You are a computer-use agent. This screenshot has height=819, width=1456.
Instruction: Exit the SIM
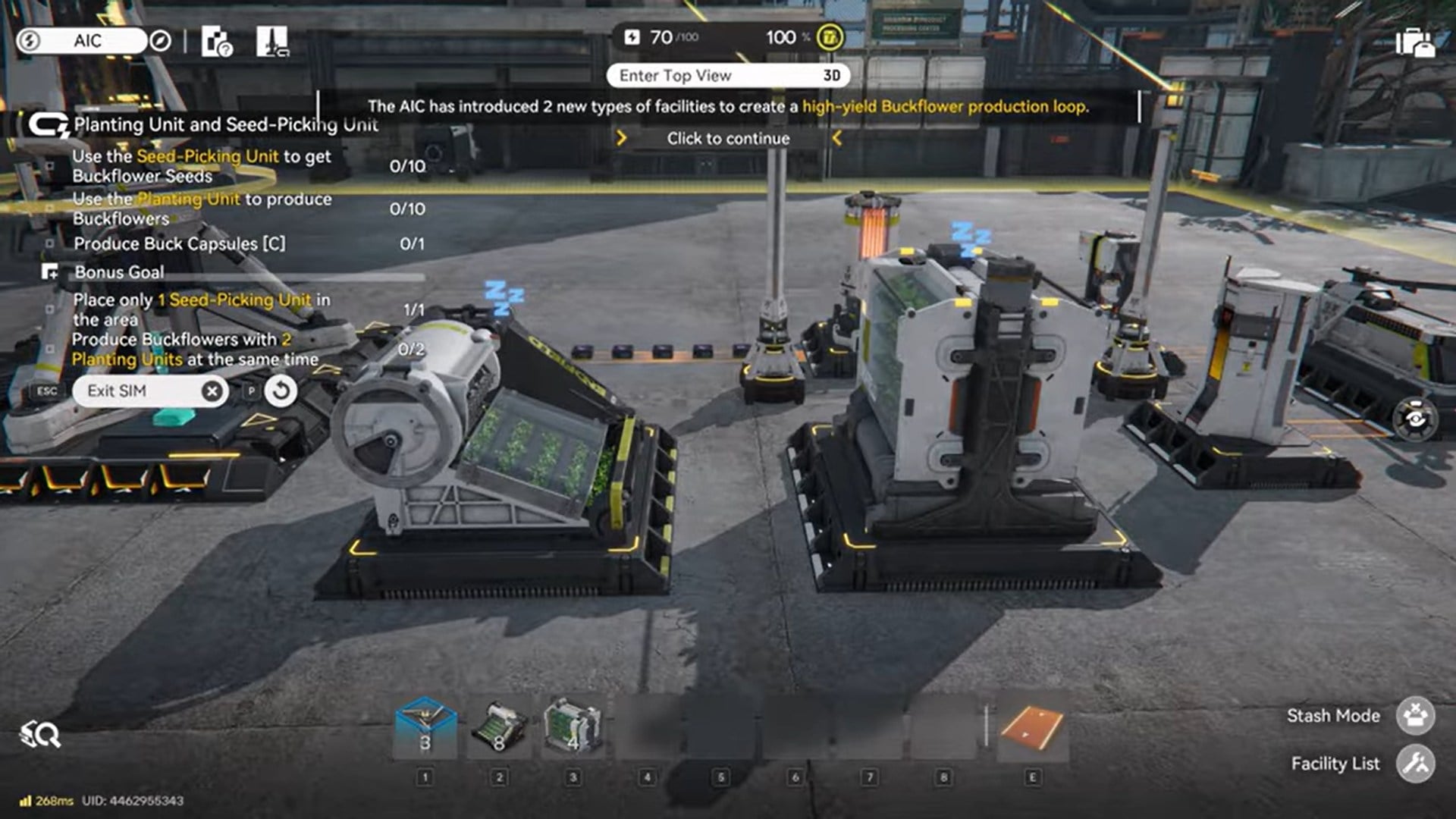pos(149,391)
